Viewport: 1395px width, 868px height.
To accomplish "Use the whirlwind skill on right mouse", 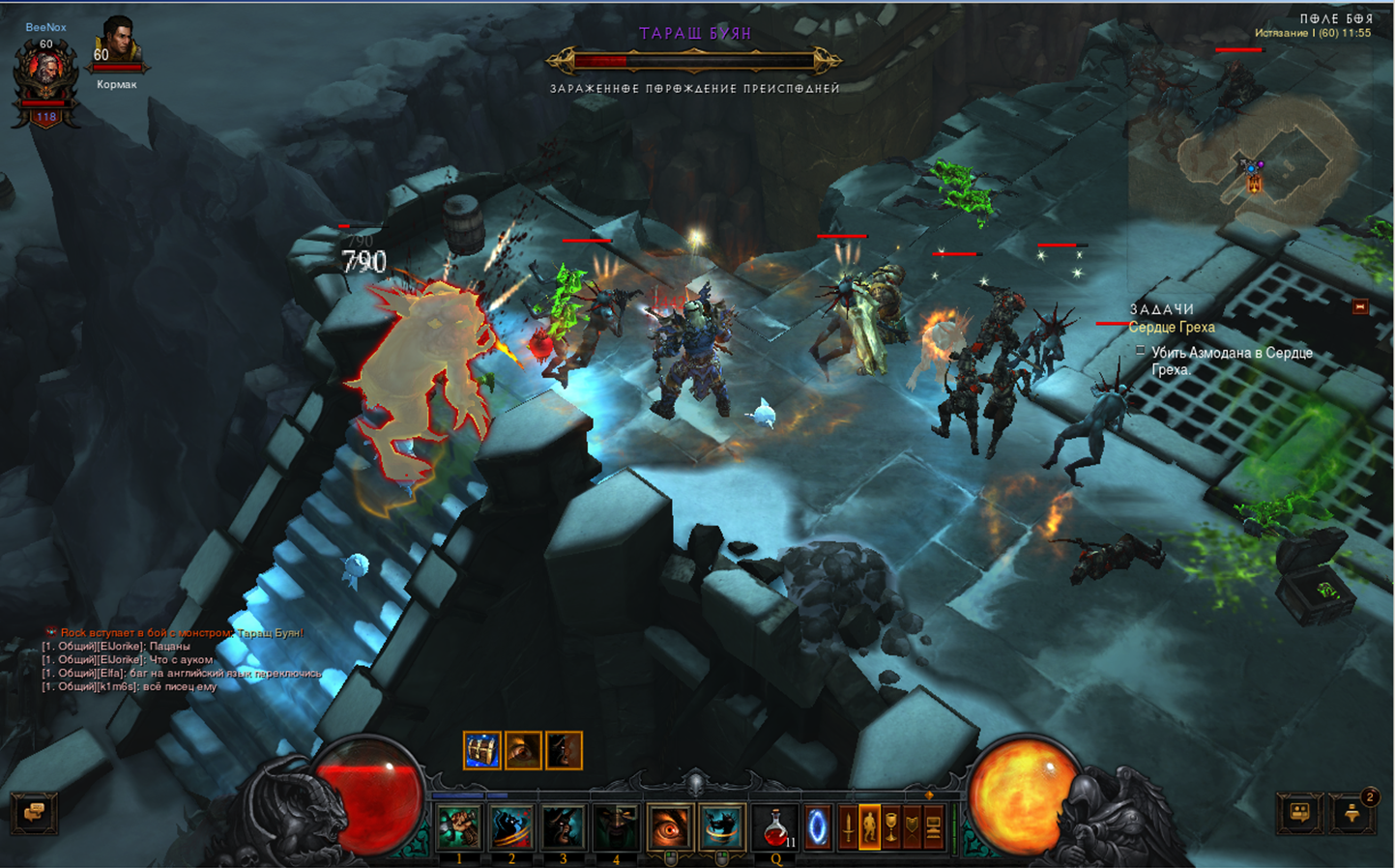I will [x=721, y=827].
